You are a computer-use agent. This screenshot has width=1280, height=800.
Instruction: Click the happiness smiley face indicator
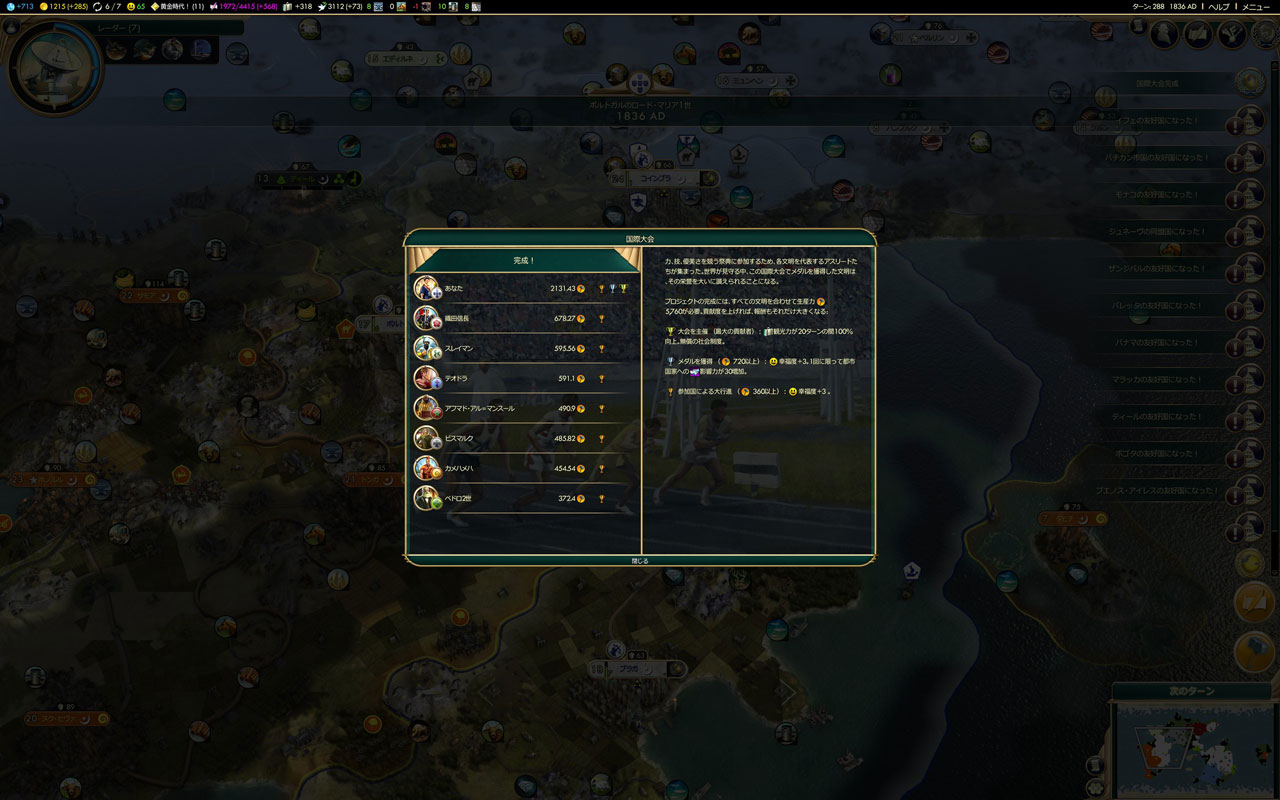coord(135,6)
